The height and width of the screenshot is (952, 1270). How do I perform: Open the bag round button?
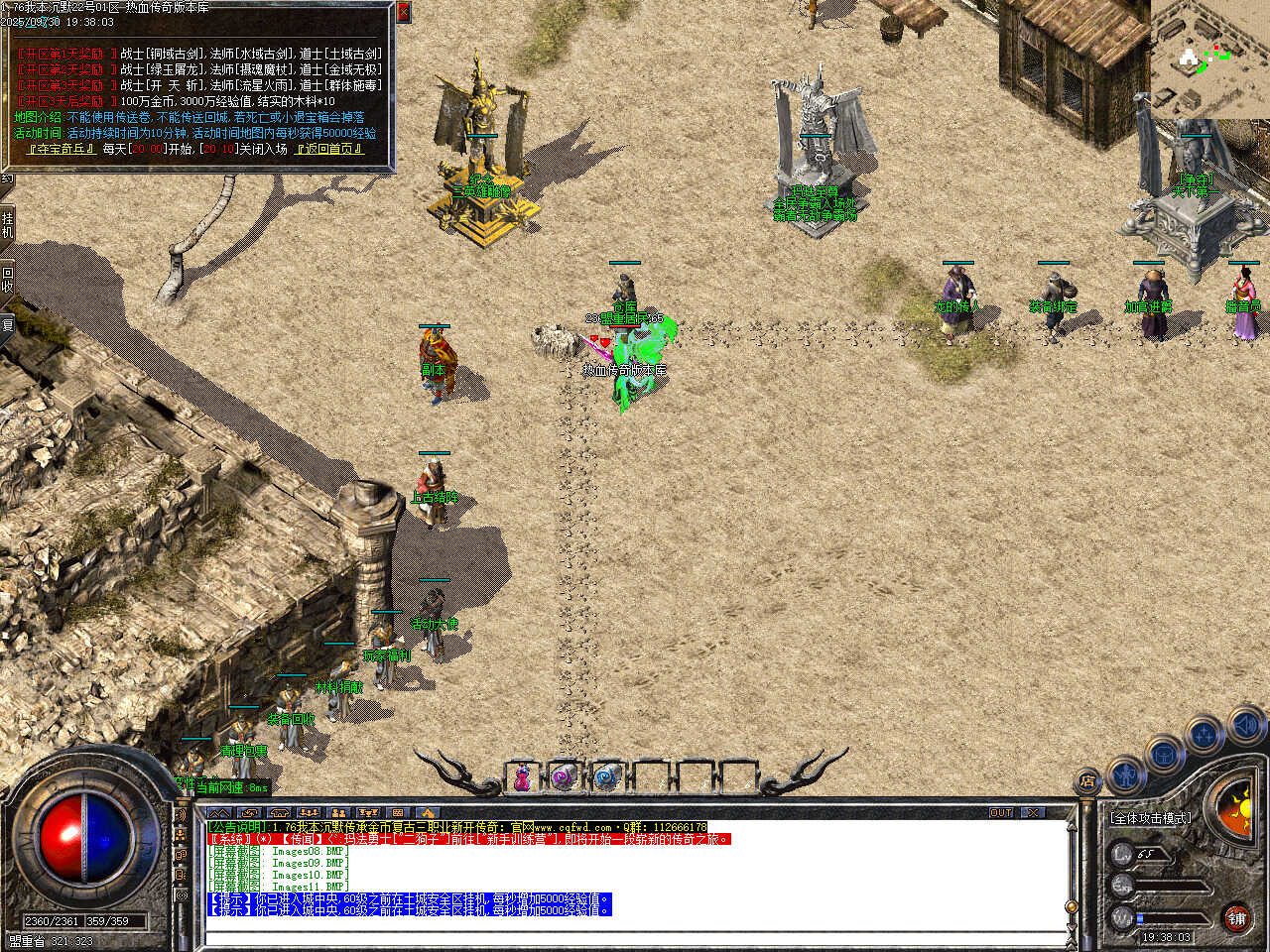pos(1163,756)
